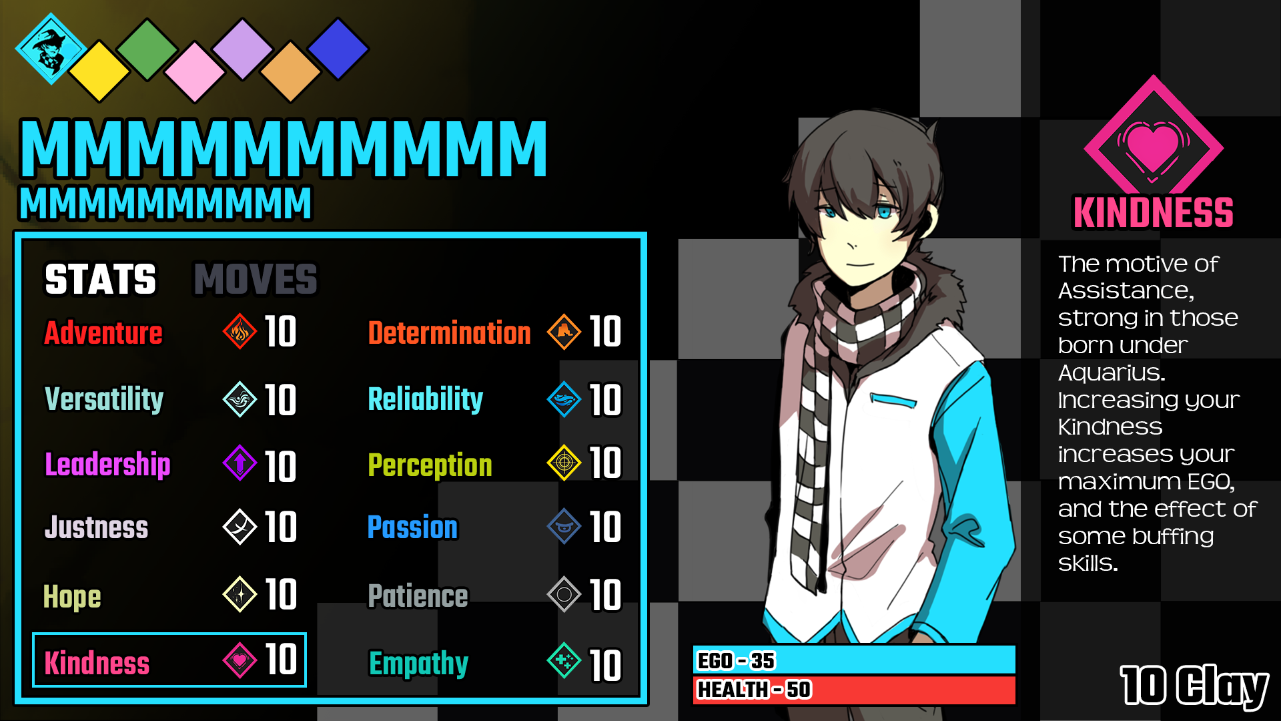This screenshot has height=721, width=1281.
Task: Select the cyan character portrait diamond
Action: (x=49, y=48)
